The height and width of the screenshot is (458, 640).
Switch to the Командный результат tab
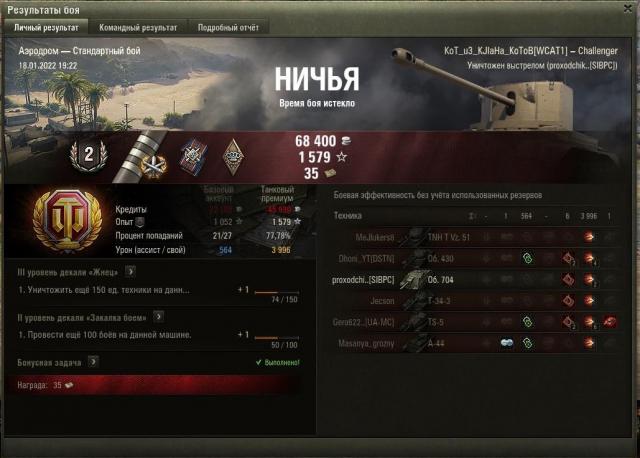point(138,27)
